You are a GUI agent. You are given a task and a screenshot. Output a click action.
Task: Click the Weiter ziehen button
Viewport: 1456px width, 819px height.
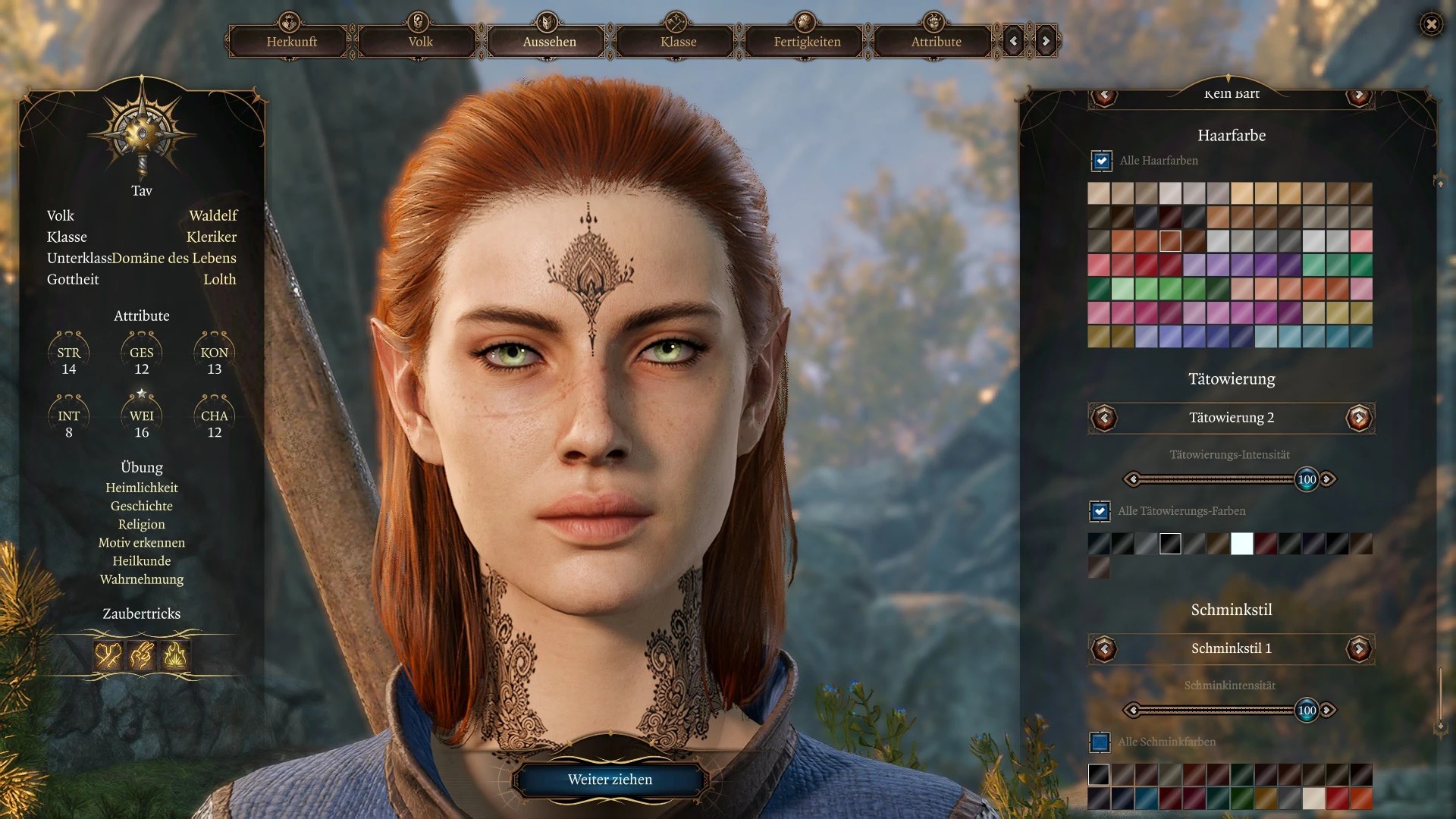click(x=610, y=780)
